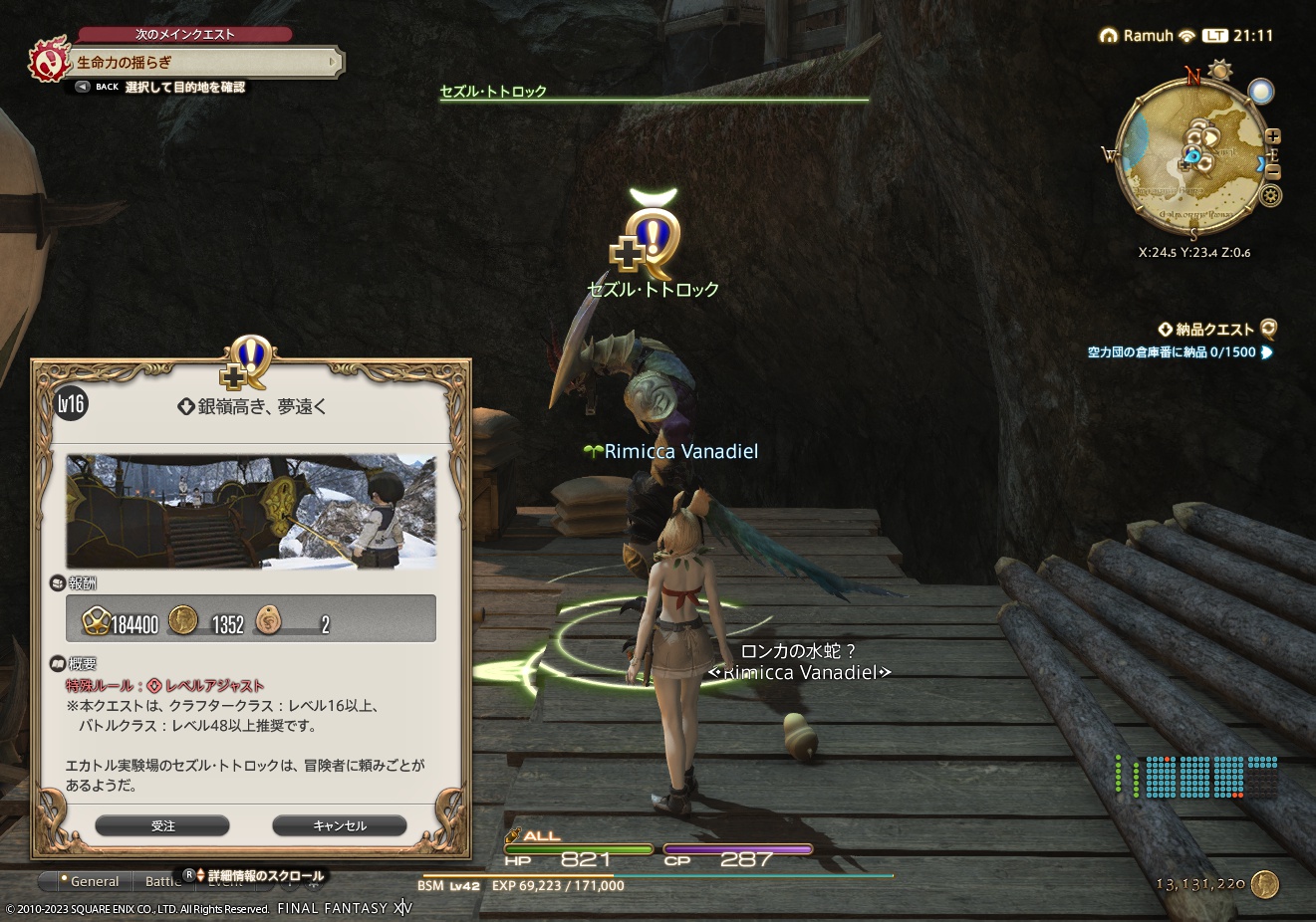1316x922 pixels.
Task: Toggle the moon time display icon by the minimap
Action: point(1261,92)
